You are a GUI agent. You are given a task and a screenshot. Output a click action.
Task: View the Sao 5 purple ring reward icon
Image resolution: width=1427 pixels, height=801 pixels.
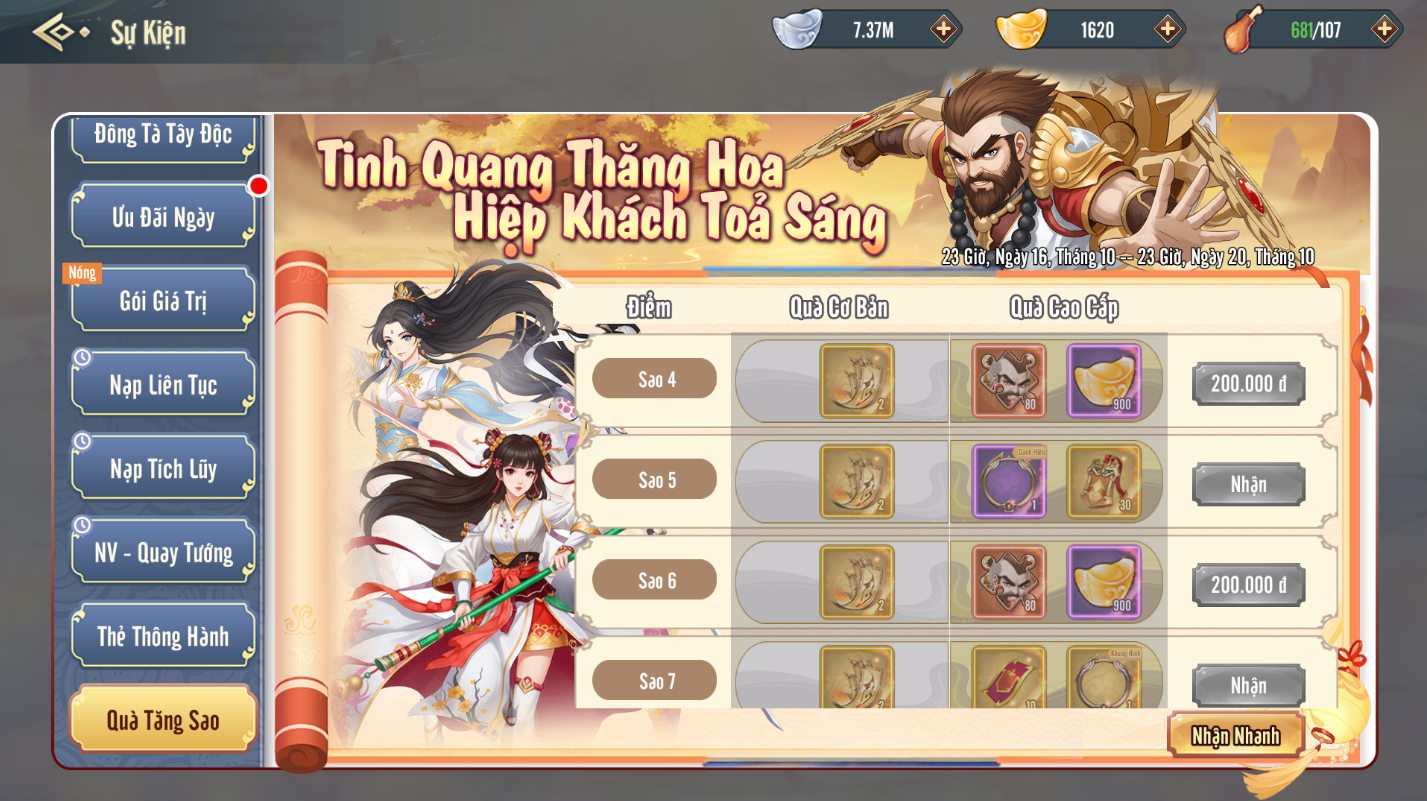(x=1009, y=481)
